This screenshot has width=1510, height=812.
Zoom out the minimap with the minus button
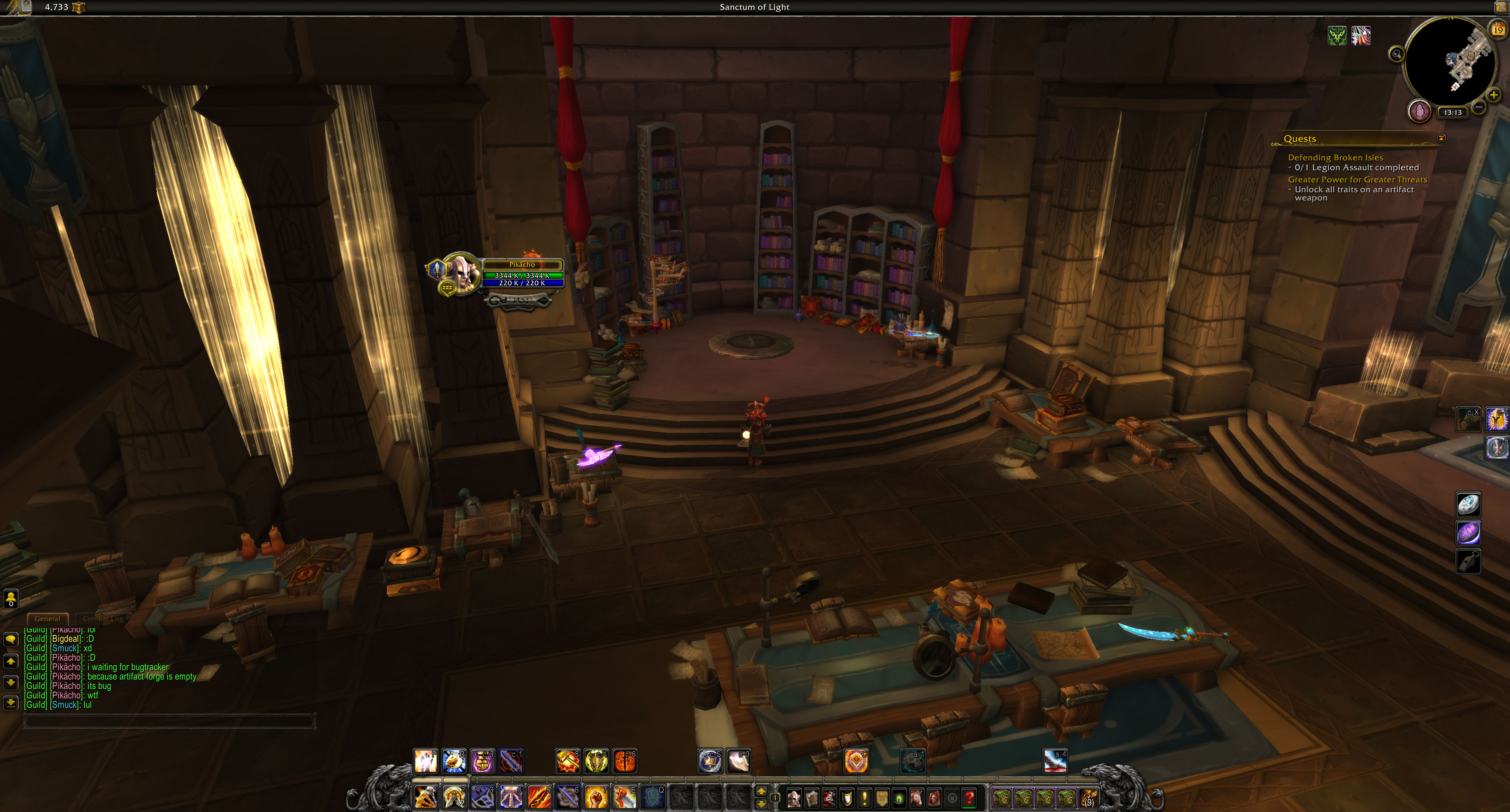[1479, 107]
